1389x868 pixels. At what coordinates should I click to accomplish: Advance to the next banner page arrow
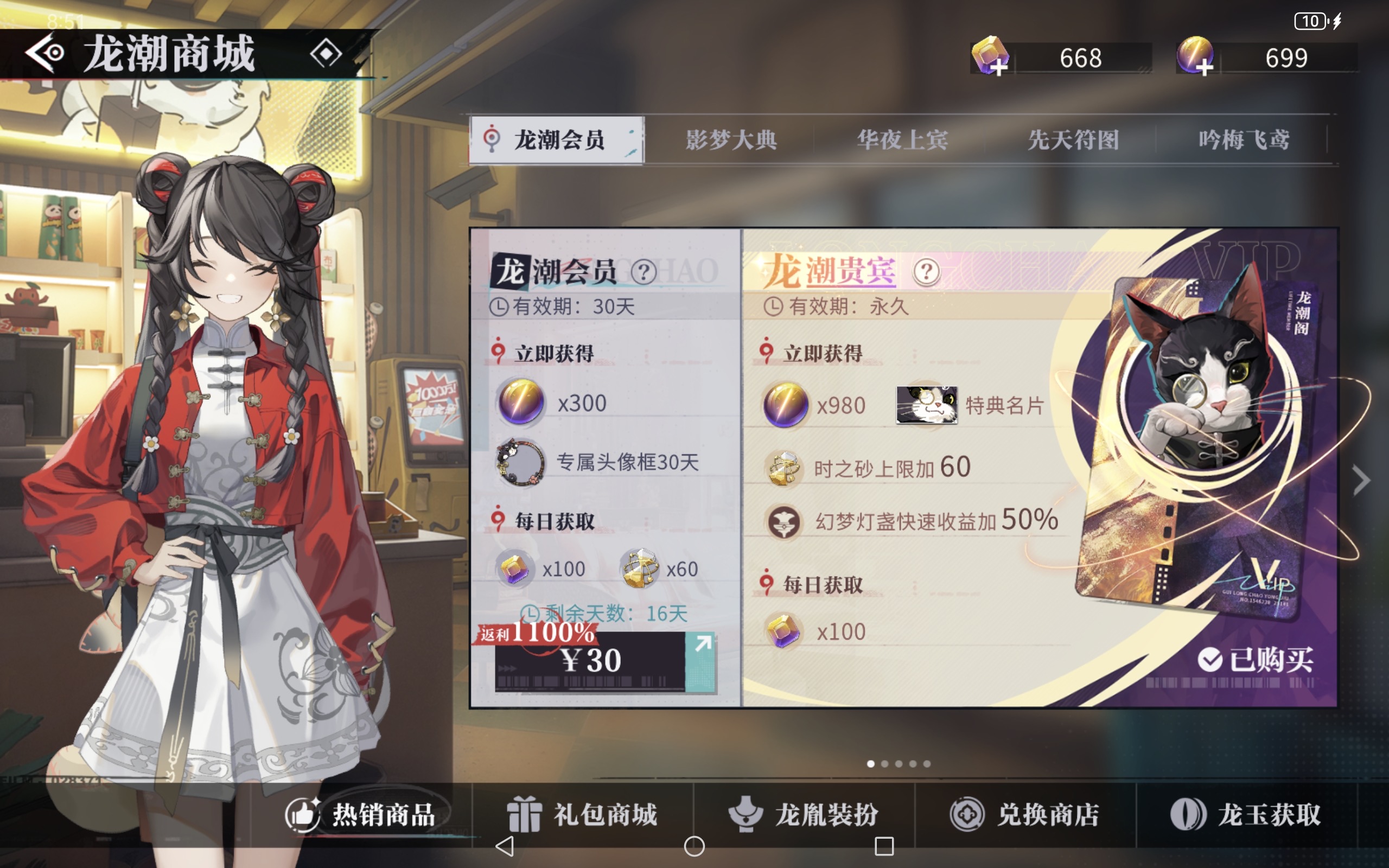(x=1361, y=480)
